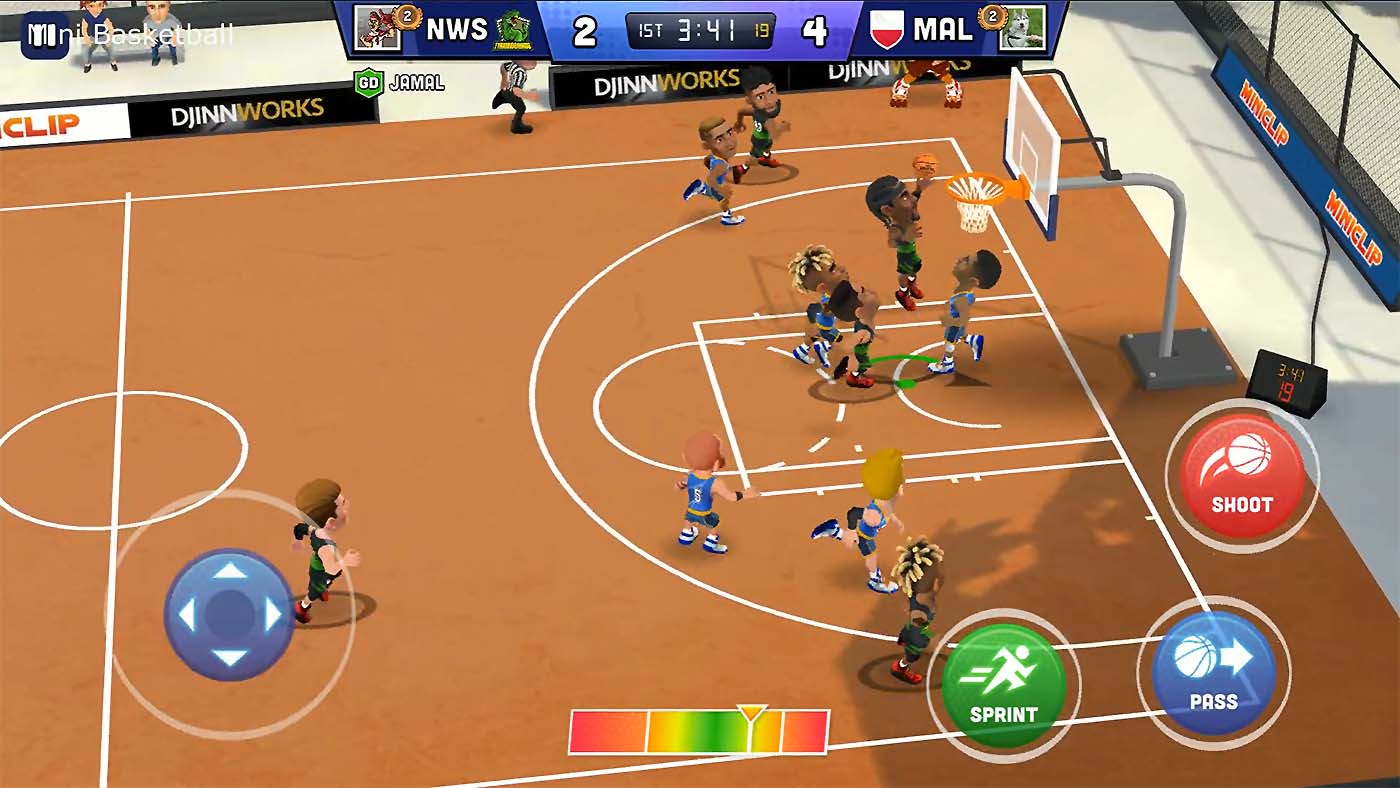Tap the Poland flag next to MAL

click(885, 30)
